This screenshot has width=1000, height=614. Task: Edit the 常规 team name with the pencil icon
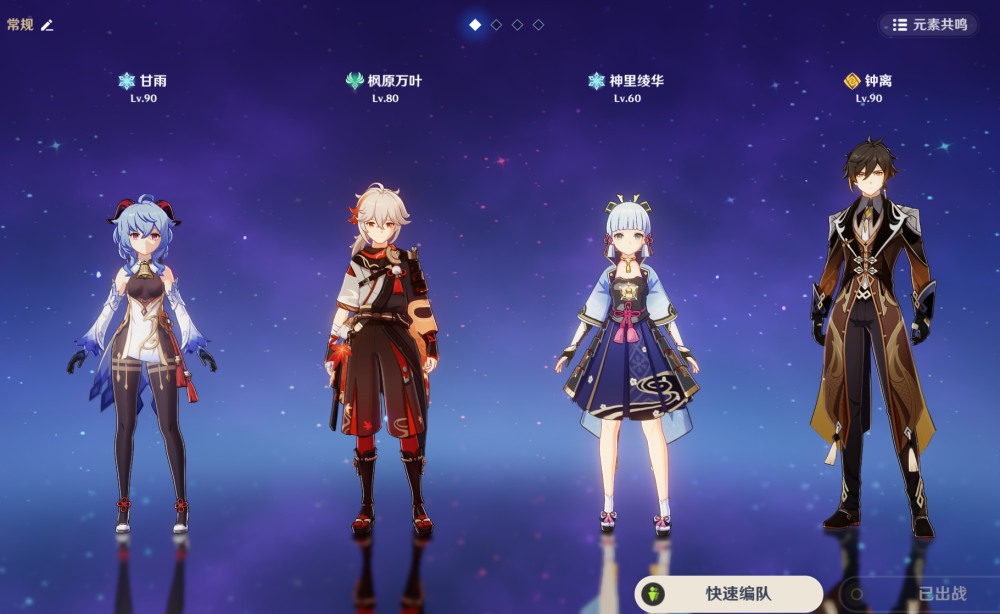(x=47, y=25)
